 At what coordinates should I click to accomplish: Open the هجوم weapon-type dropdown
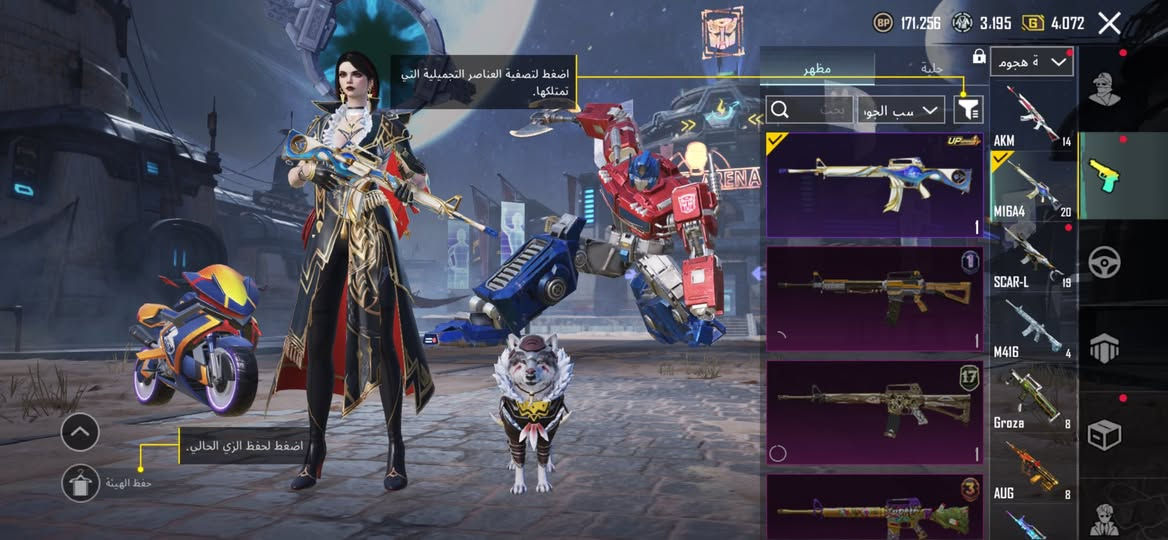click(x=1031, y=63)
